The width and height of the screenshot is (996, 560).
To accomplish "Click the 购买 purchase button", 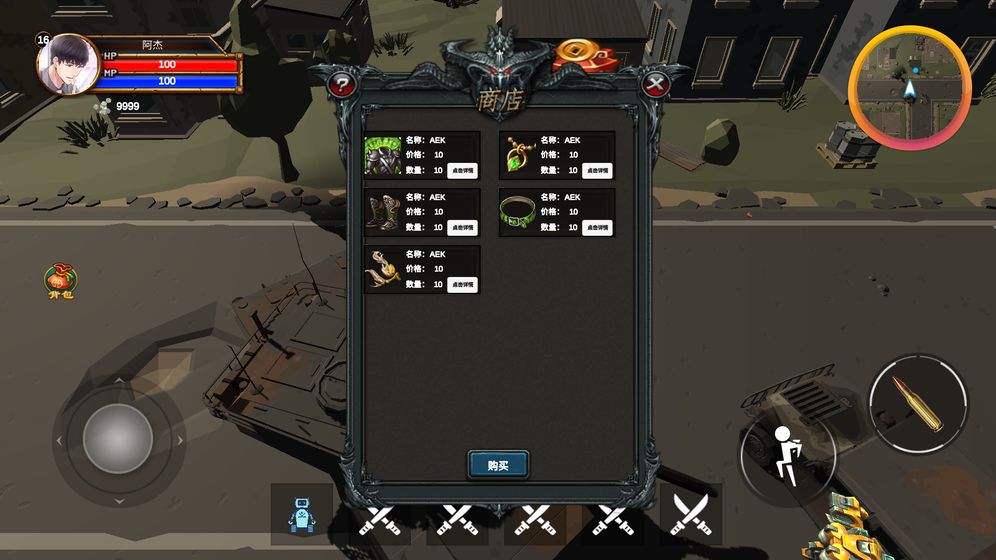I will pos(498,465).
